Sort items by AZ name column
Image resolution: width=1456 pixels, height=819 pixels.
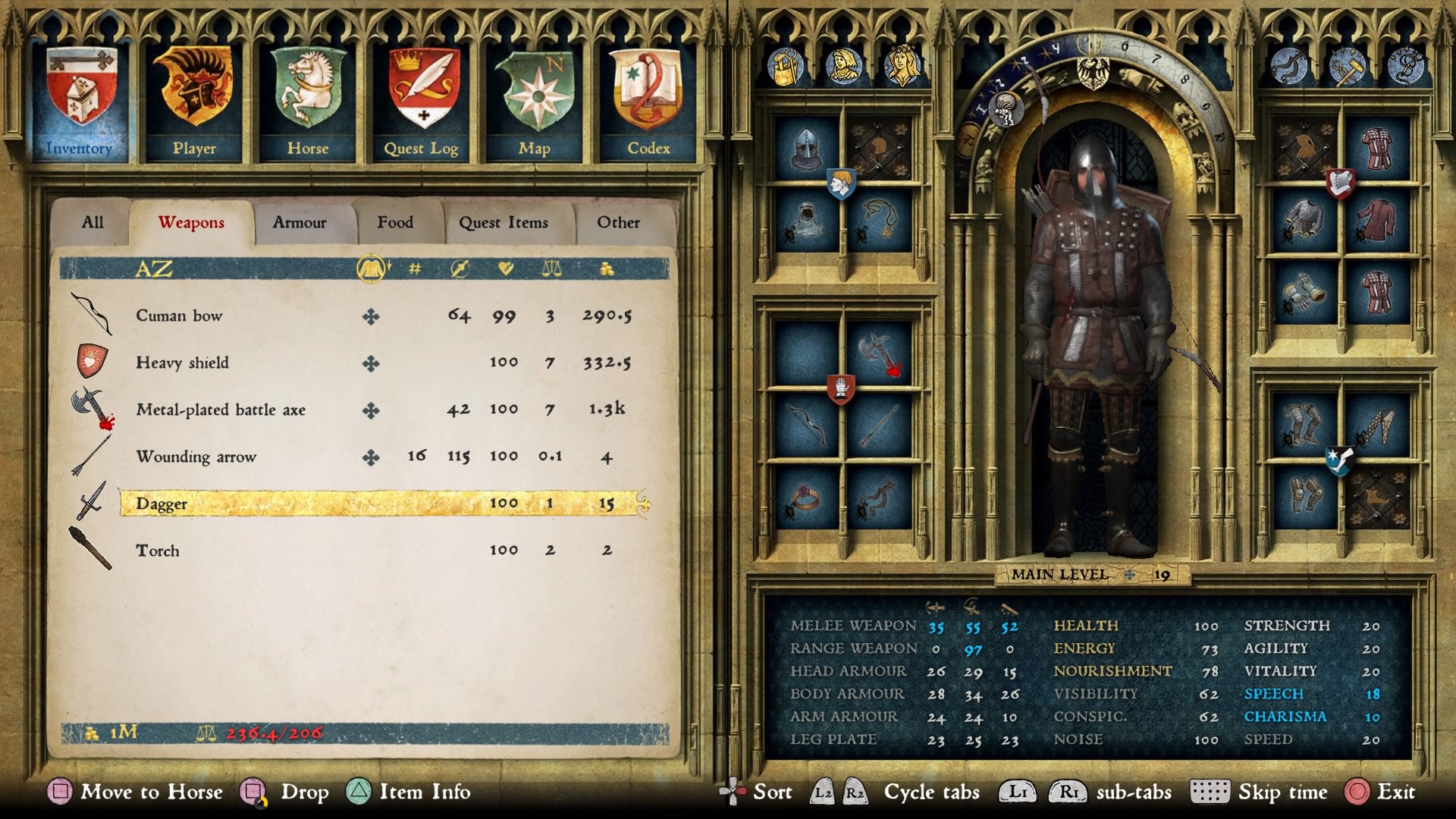[154, 268]
